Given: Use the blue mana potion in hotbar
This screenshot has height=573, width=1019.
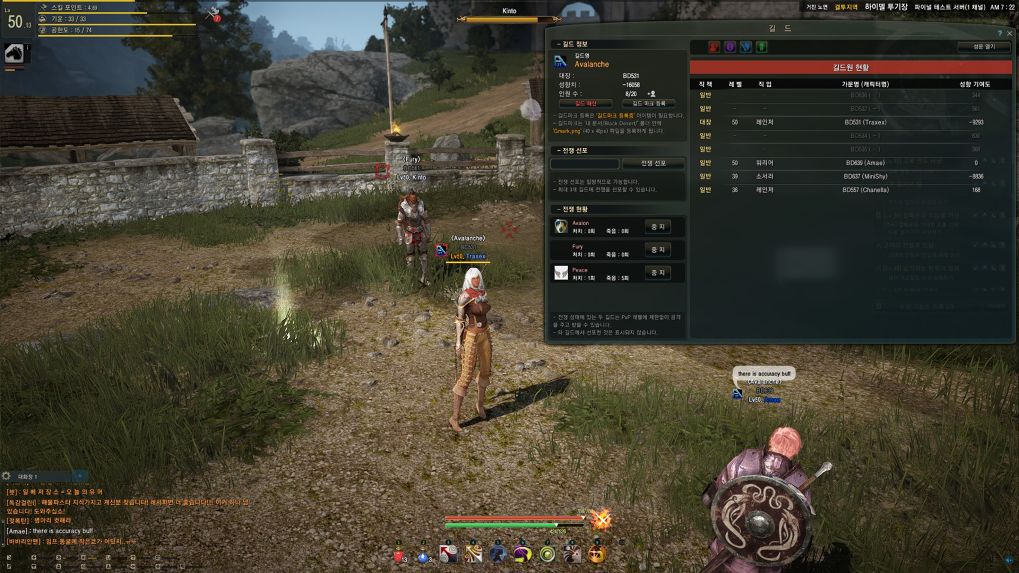Looking at the screenshot, I should (422, 555).
